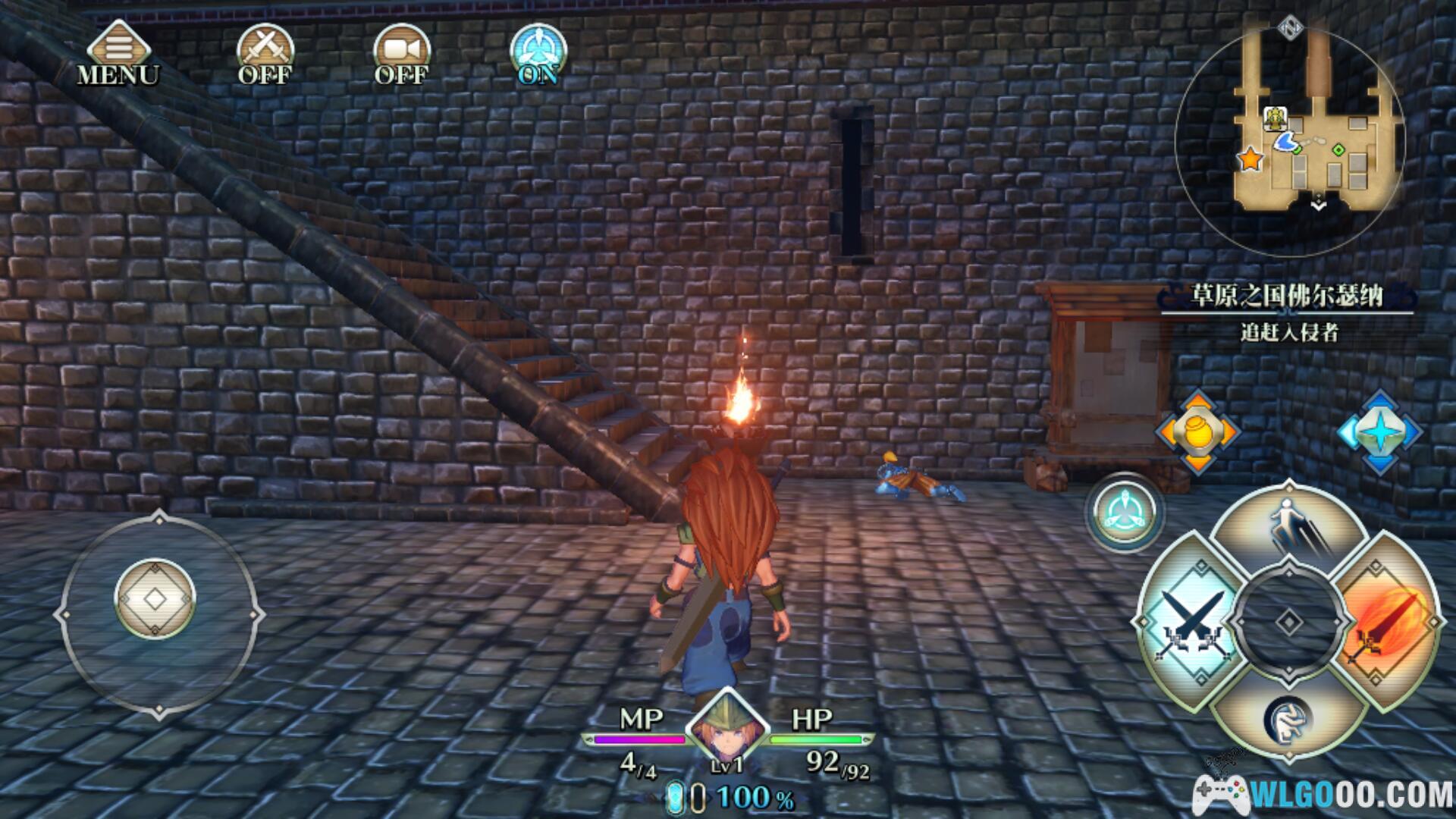1456x819 pixels.
Task: Trigger the flaming sword heavy attack
Action: [1388, 622]
